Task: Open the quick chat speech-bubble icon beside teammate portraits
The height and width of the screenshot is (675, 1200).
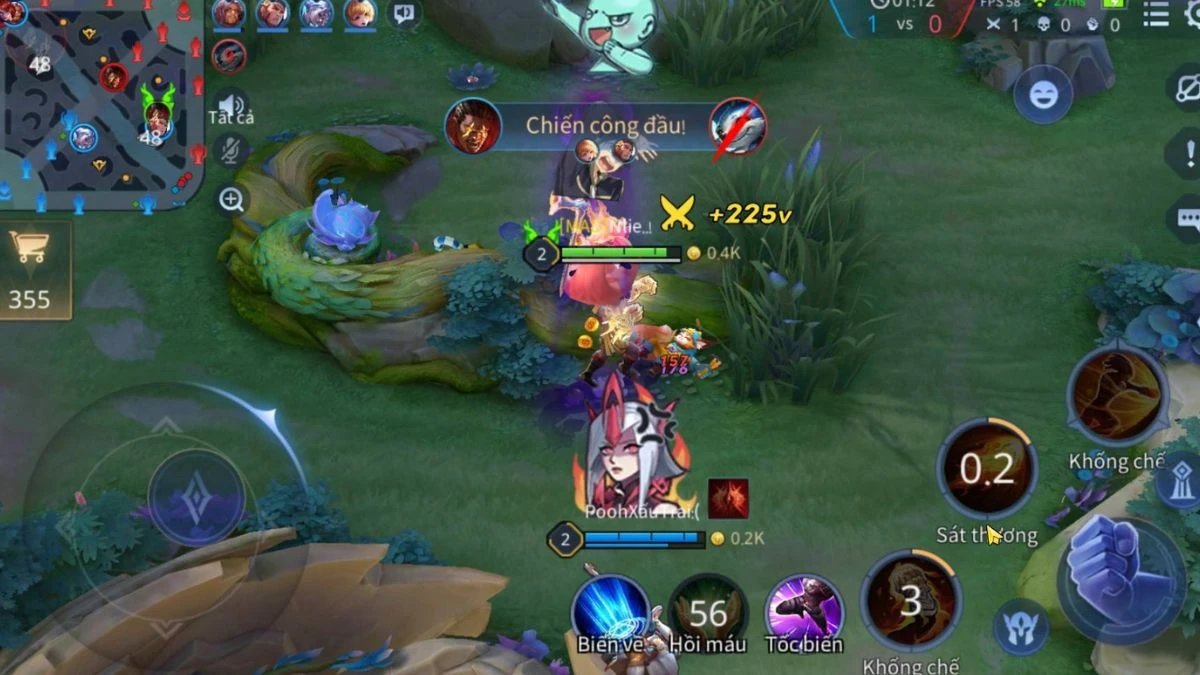Action: coord(403,14)
